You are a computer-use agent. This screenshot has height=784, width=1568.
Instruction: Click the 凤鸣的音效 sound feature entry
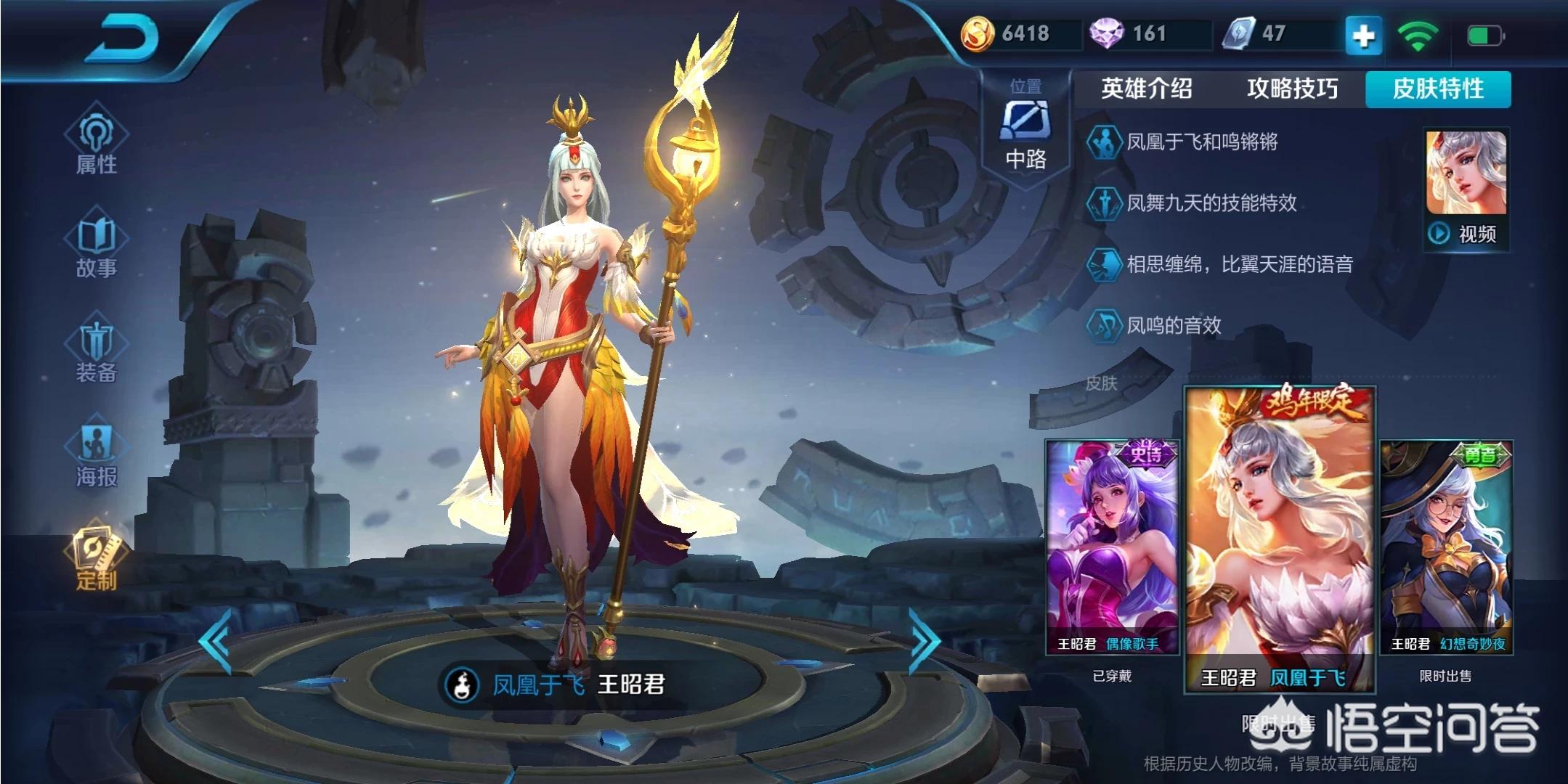pos(1173,325)
